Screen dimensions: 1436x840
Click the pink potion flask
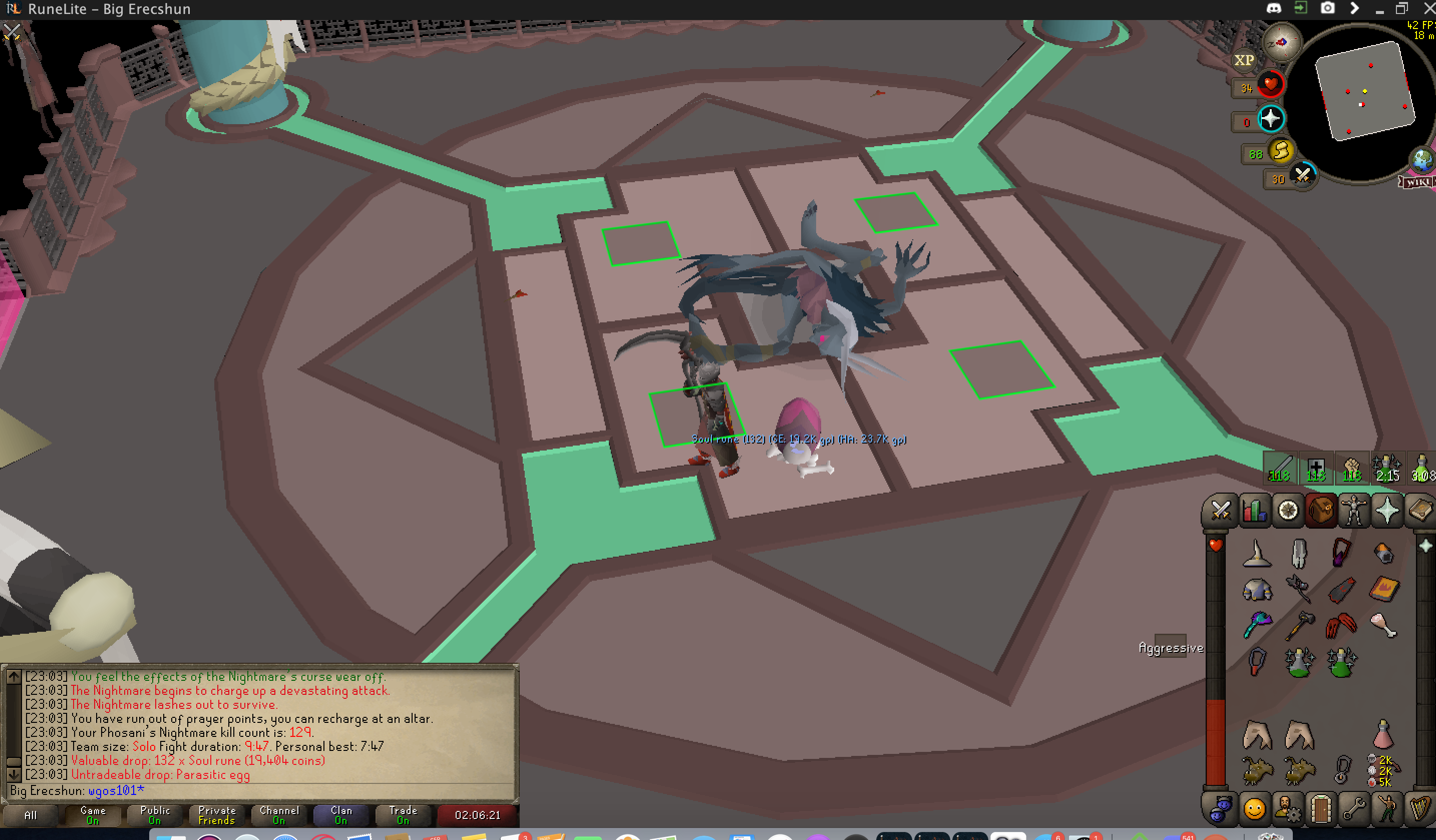coord(1383,734)
